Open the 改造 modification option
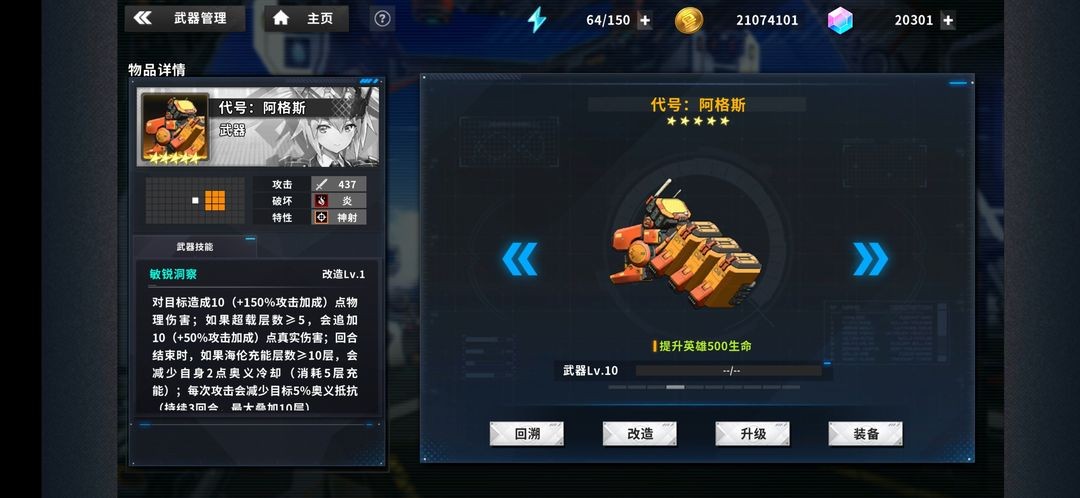 click(639, 433)
